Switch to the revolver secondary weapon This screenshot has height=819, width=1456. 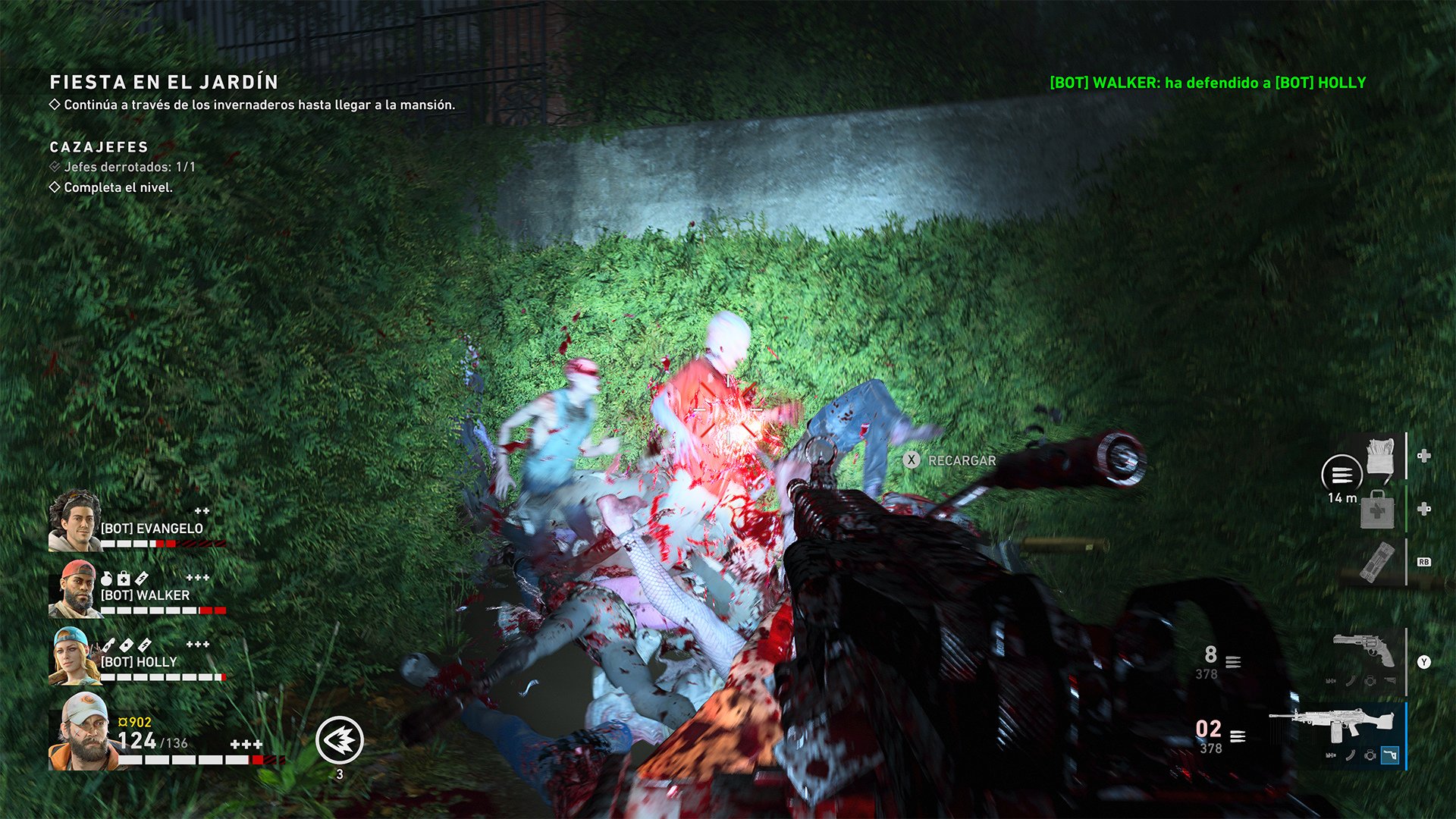[x=1363, y=652]
